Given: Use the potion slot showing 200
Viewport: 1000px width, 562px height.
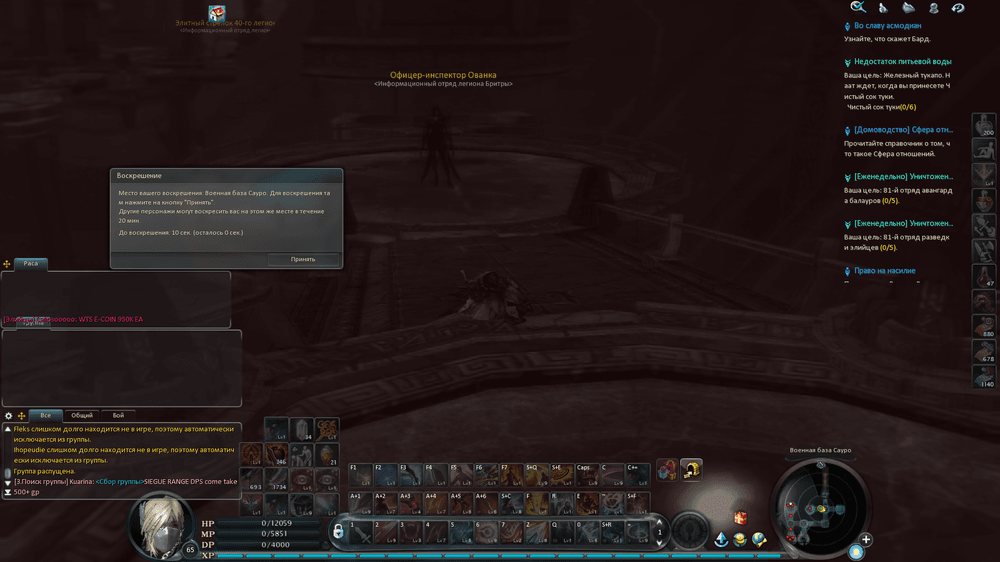Looking at the screenshot, I should coord(984,125).
